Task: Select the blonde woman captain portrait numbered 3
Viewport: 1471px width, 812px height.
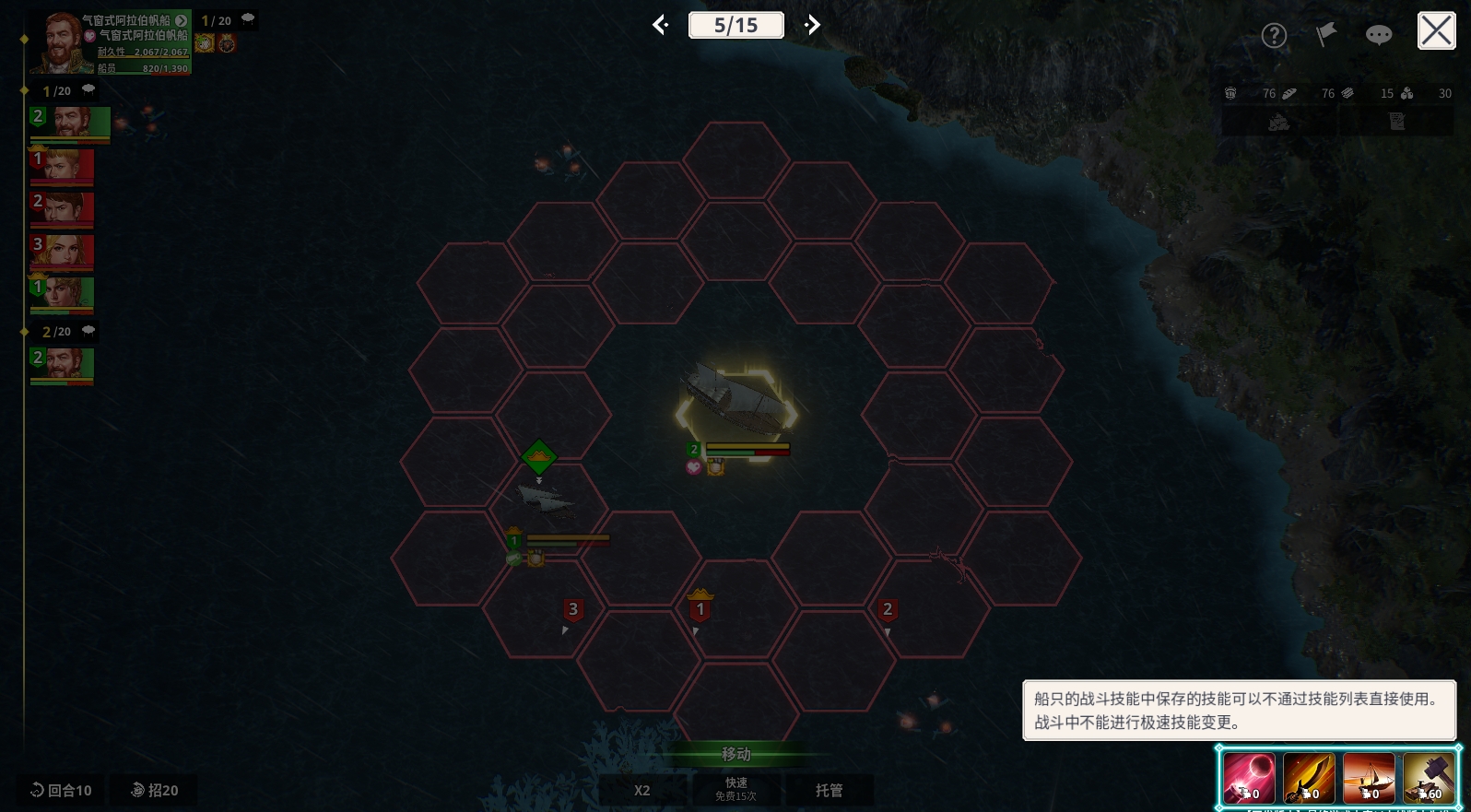Action: (x=63, y=251)
